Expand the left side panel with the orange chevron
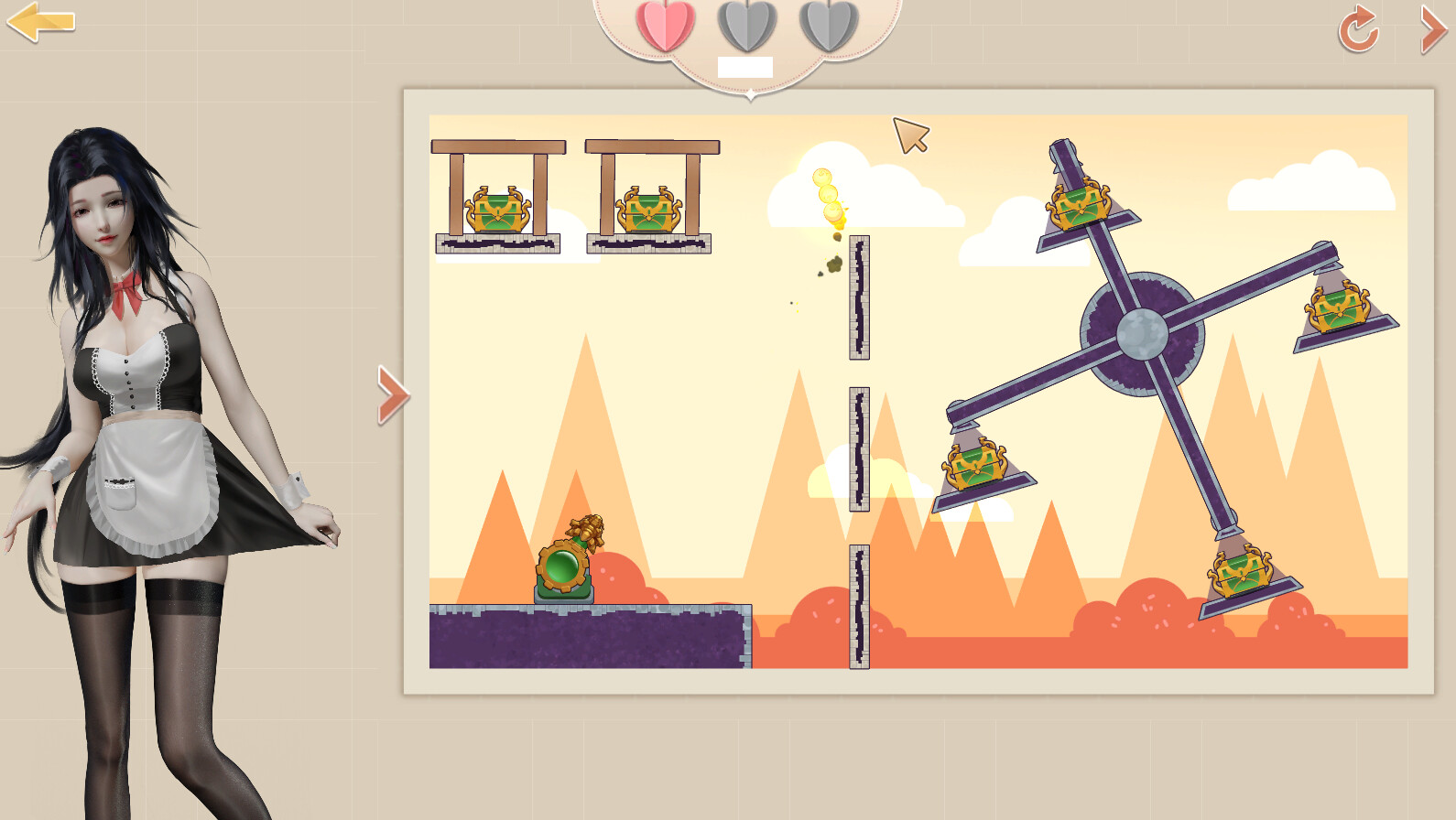The width and height of the screenshot is (1456, 820). 392,395
